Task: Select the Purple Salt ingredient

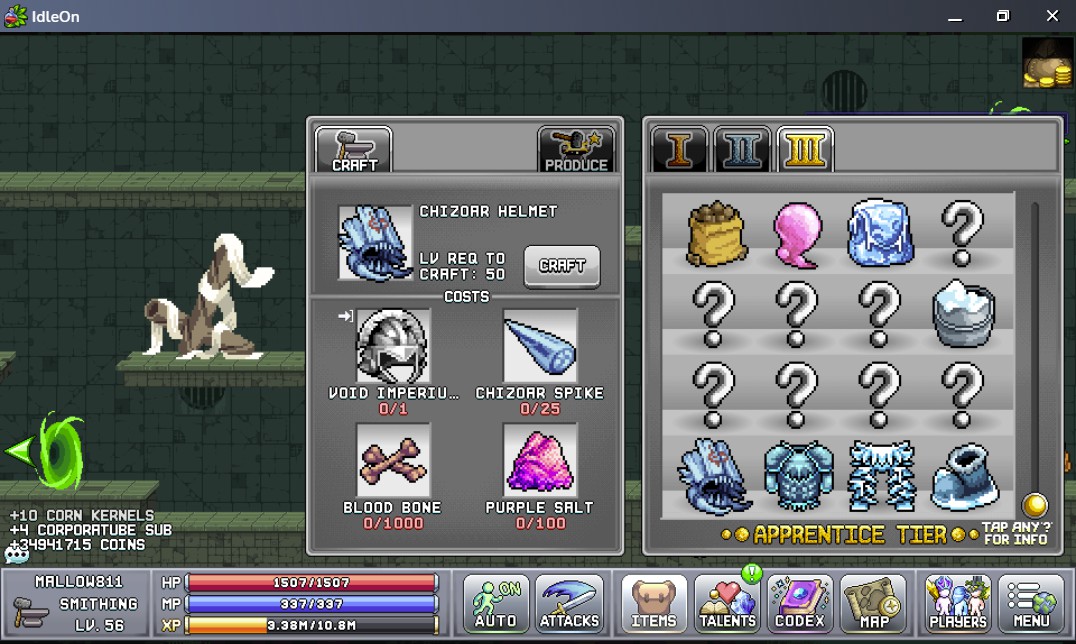Action: coord(540,460)
